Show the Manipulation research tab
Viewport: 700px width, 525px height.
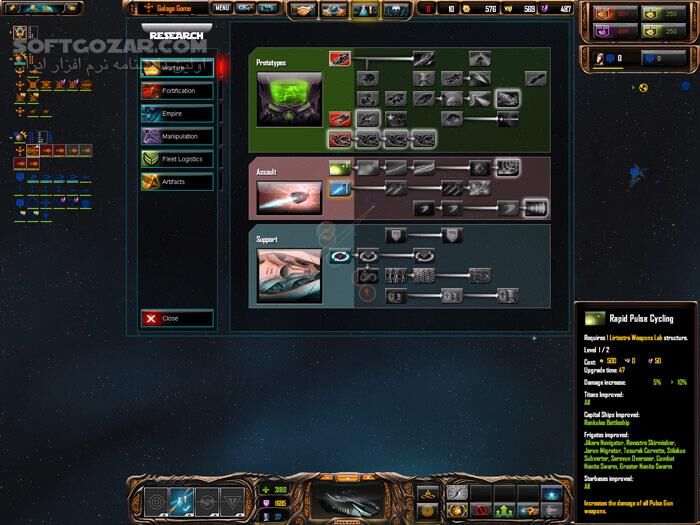coord(177,136)
